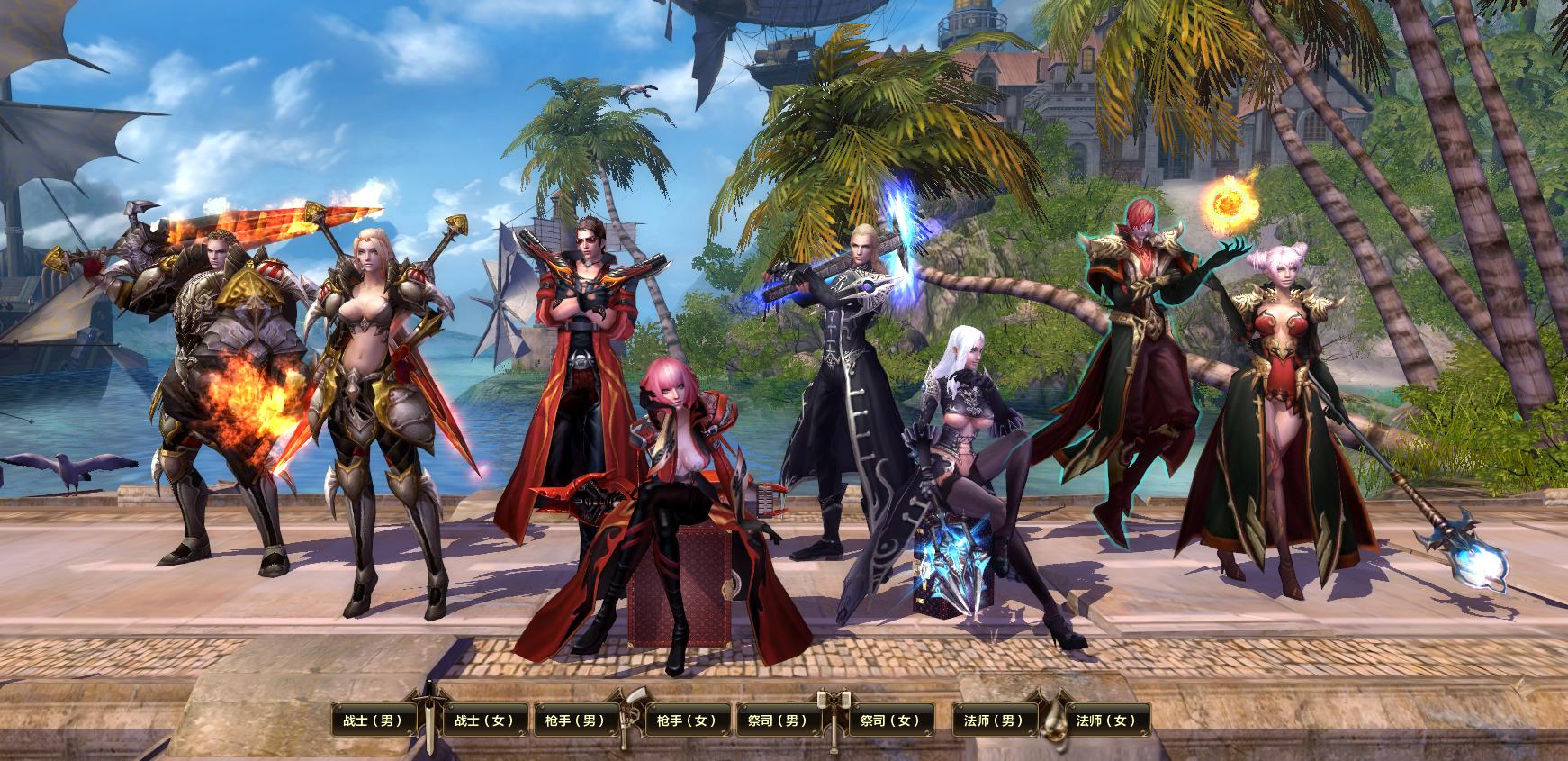
Task: Select the 战士（男） male warrior class
Action: (373, 720)
